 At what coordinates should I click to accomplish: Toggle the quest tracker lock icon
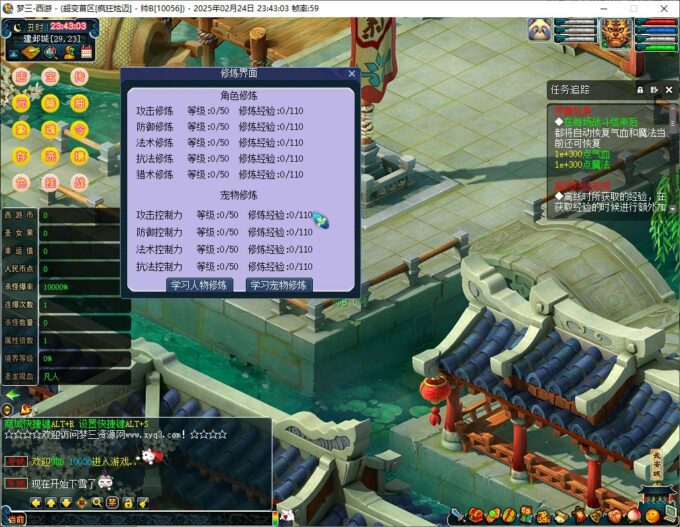(x=640, y=89)
